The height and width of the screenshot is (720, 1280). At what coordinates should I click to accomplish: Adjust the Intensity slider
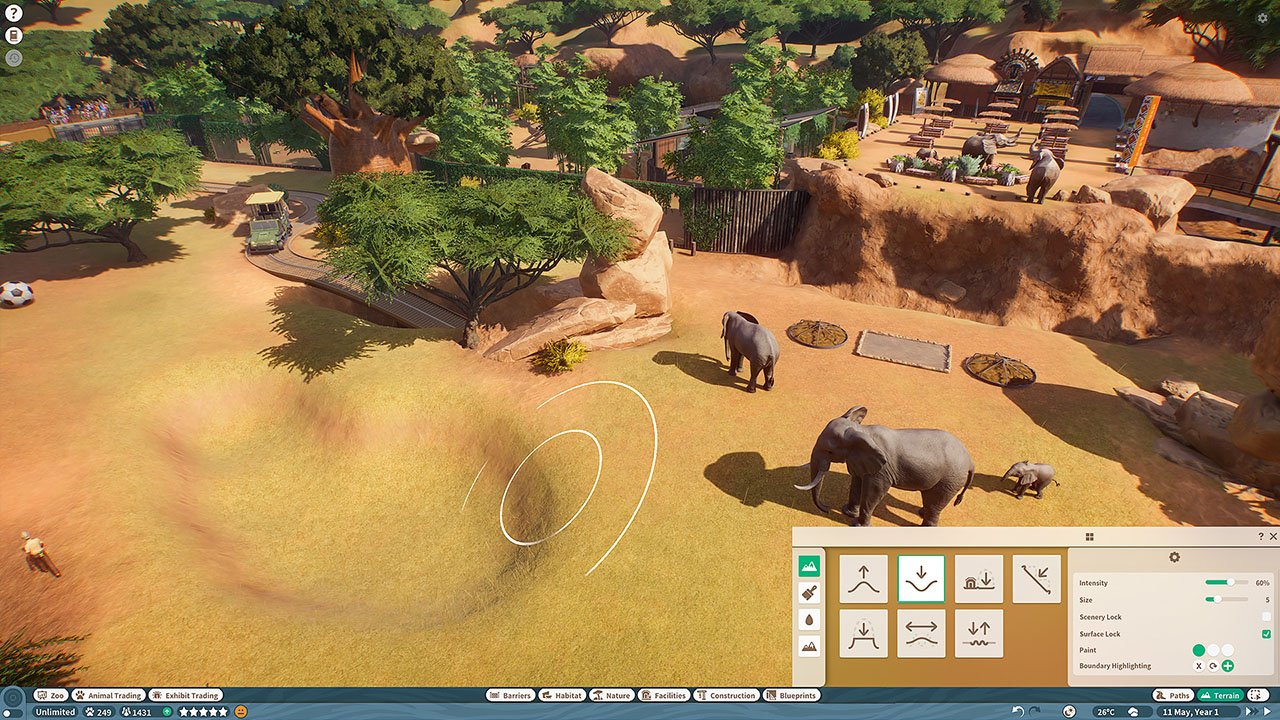click(1227, 582)
